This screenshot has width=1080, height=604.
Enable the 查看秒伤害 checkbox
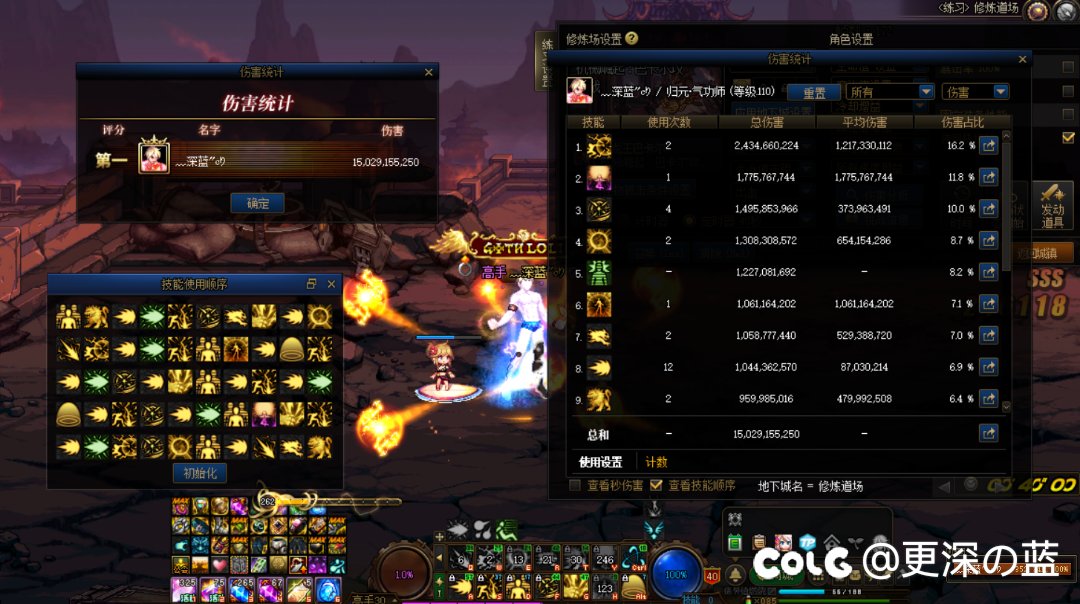pos(575,486)
